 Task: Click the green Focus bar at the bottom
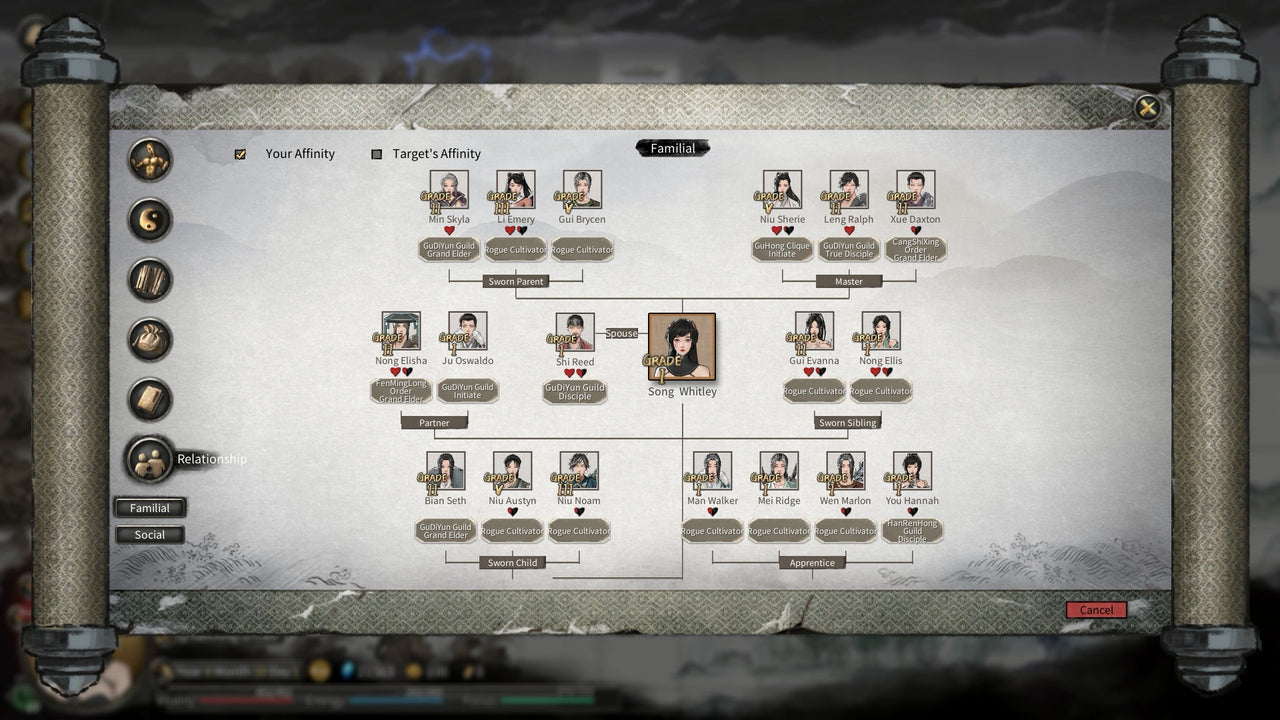coord(546,698)
